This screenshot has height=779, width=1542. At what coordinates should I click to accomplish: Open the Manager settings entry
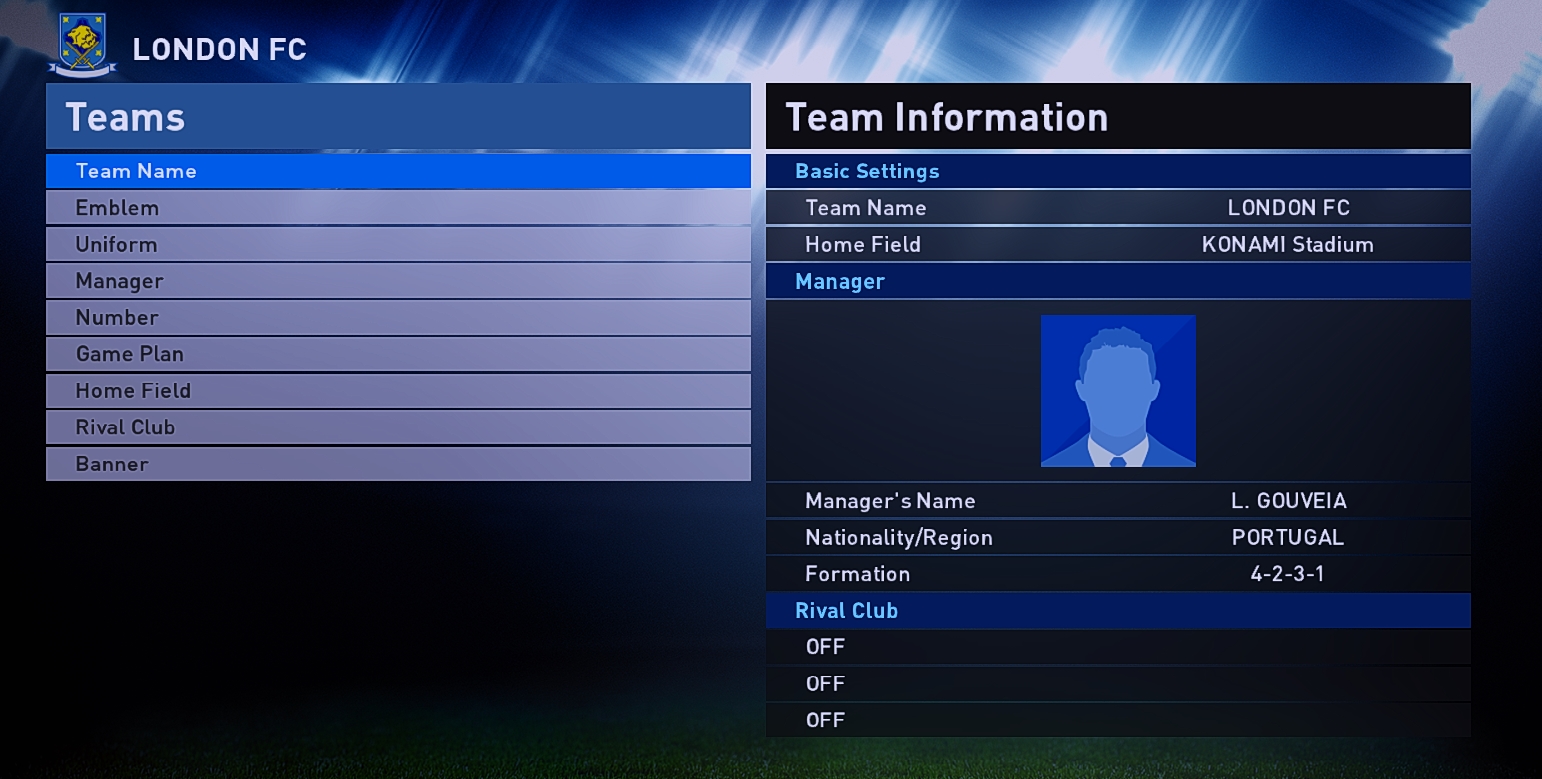pos(398,281)
